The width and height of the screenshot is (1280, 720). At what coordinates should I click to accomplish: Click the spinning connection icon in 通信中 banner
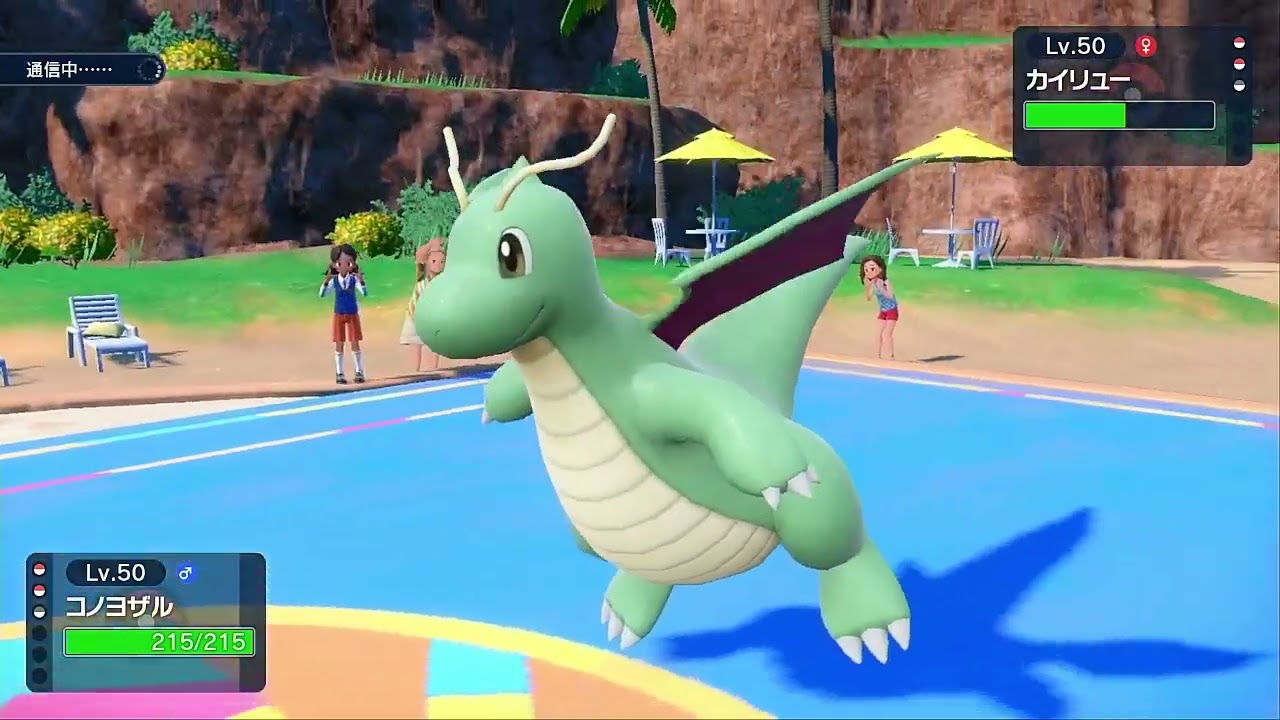point(148,70)
